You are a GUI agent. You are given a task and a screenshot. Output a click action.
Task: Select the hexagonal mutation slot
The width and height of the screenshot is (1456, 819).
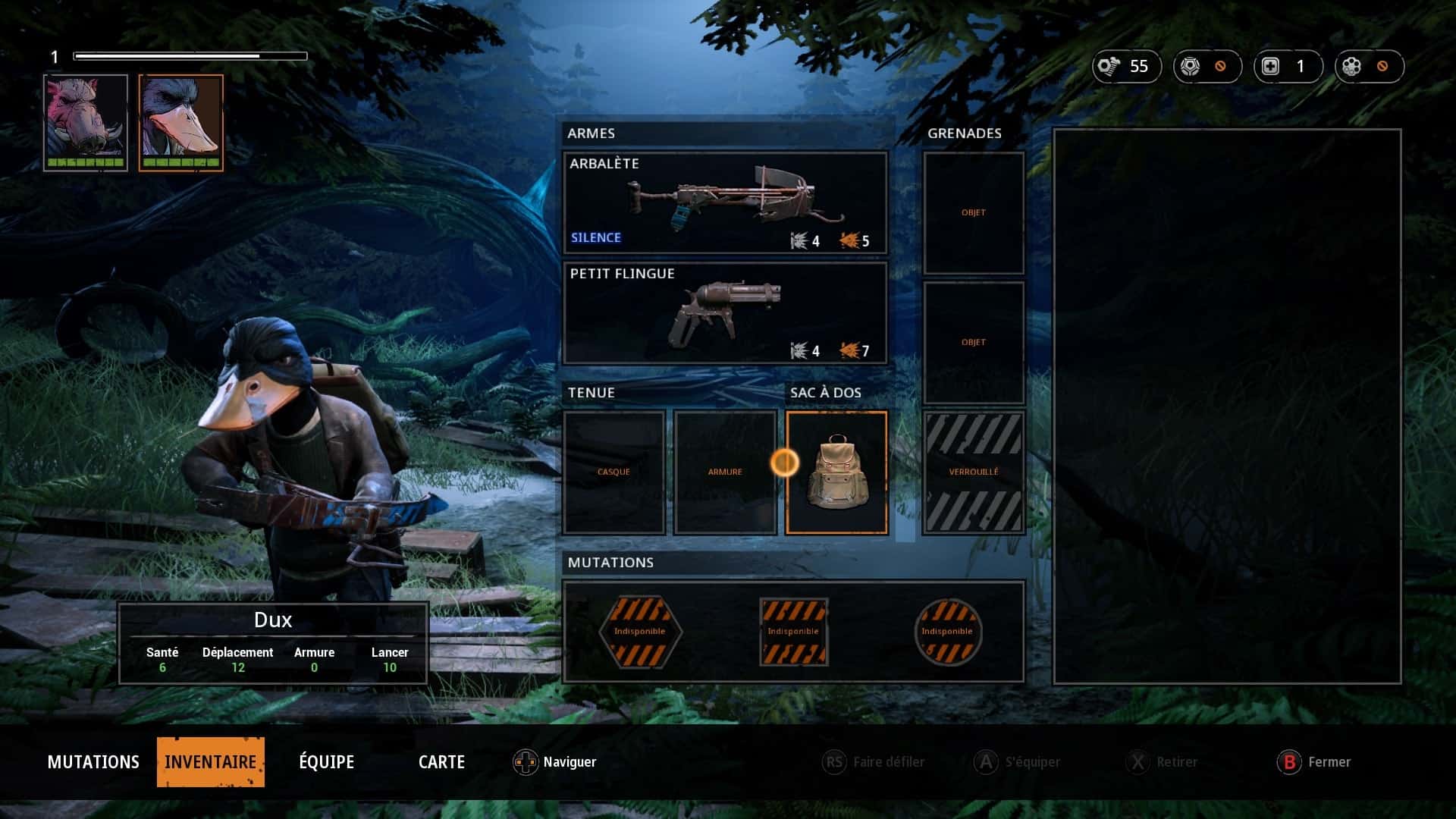pos(640,632)
